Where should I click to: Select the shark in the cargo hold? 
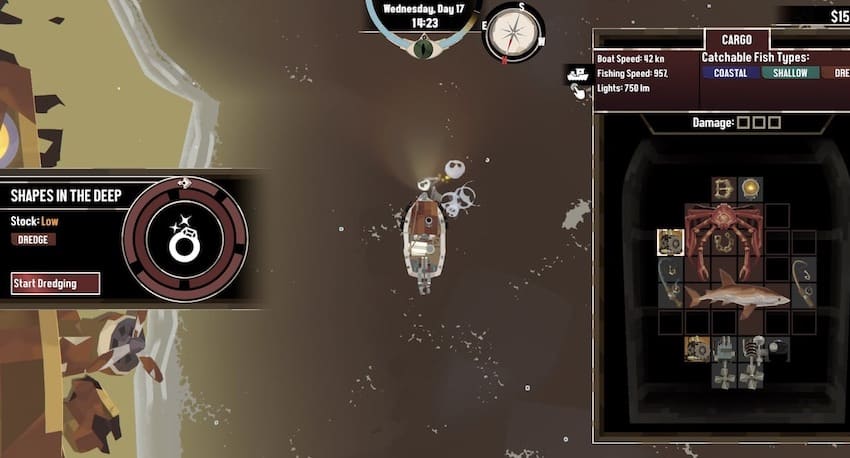[x=737, y=294]
